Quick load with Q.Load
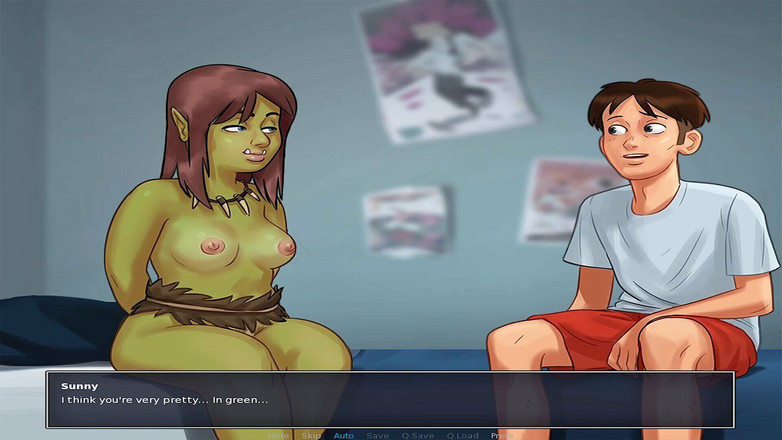This screenshot has width=782, height=440. [x=462, y=435]
